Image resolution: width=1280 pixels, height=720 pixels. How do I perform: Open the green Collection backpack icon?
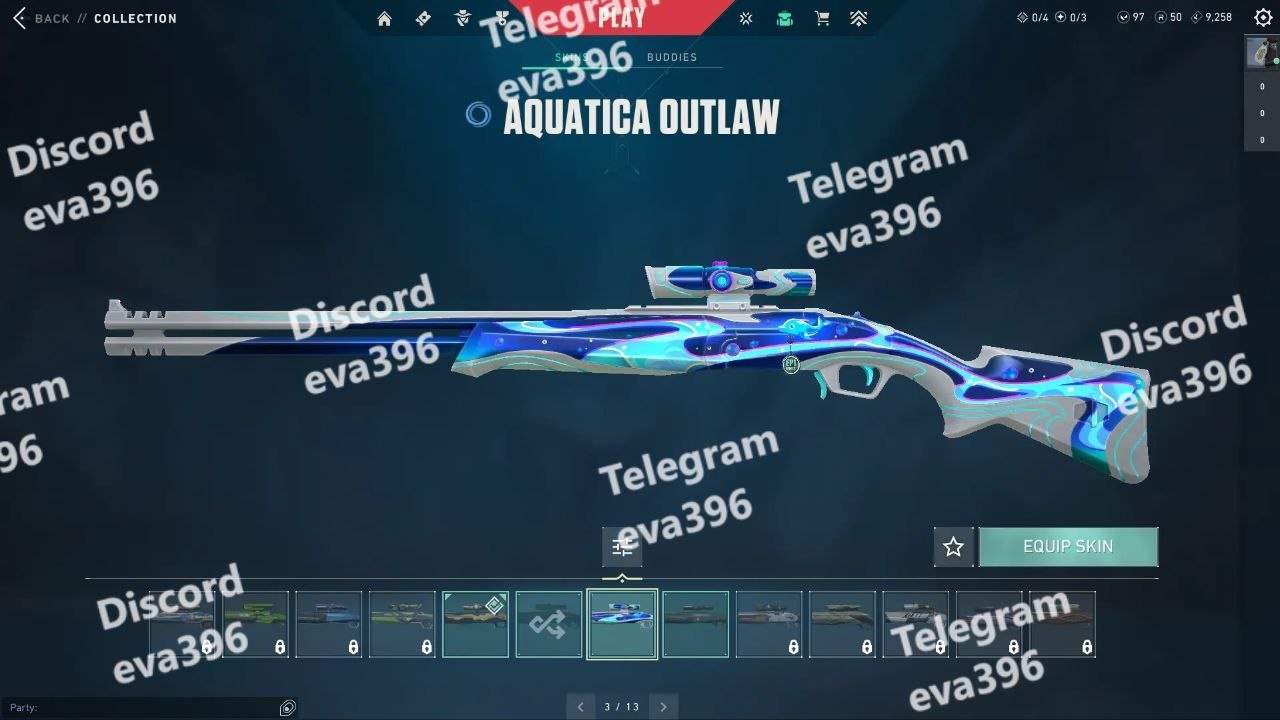(x=784, y=18)
